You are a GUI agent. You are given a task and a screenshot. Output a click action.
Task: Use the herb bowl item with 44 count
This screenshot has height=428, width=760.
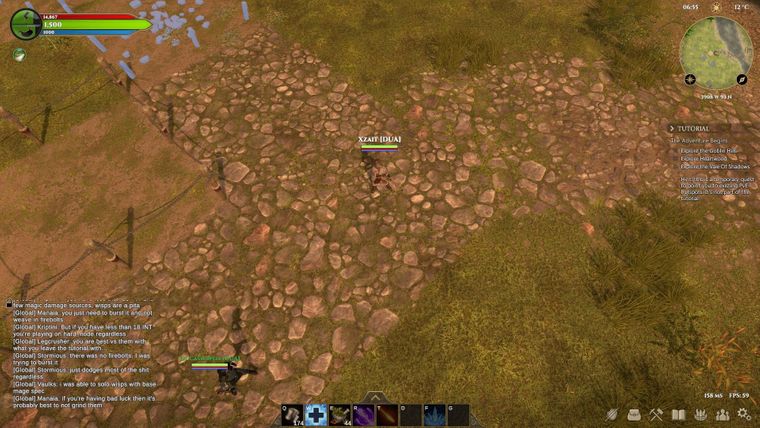pos(340,415)
